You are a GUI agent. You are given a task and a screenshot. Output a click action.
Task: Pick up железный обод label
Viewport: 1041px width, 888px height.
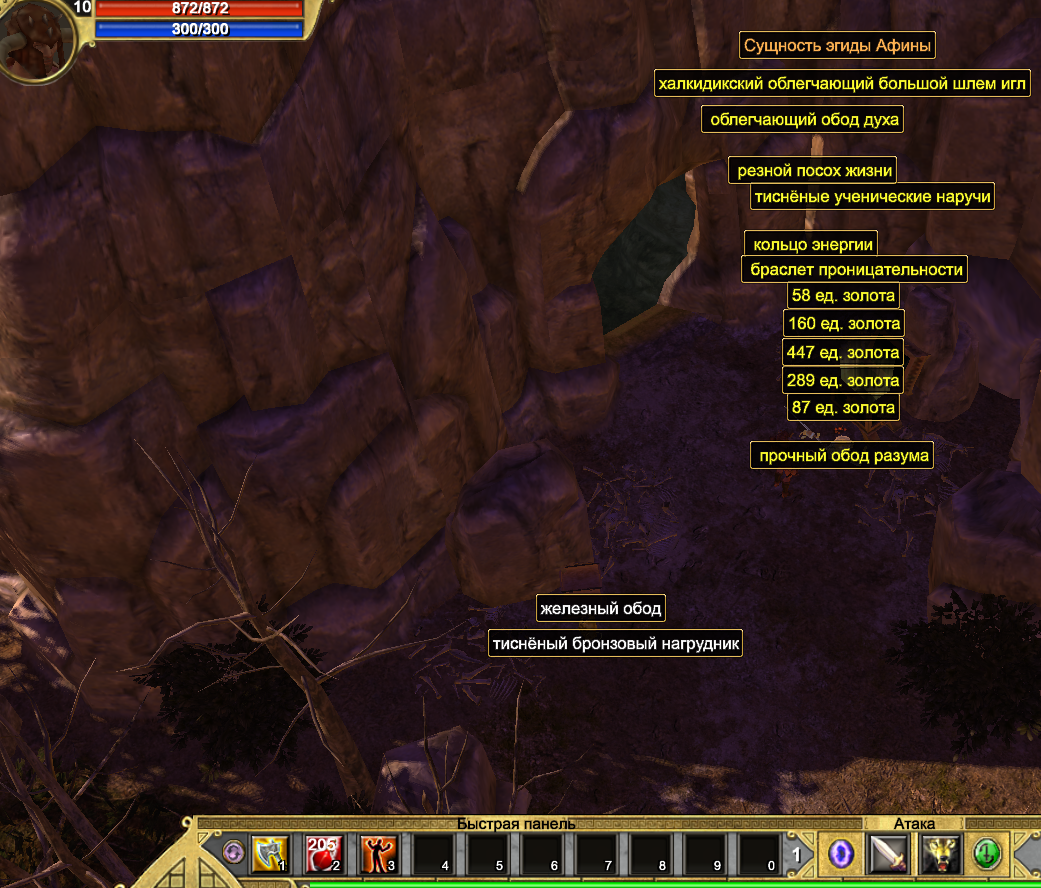tap(600, 608)
